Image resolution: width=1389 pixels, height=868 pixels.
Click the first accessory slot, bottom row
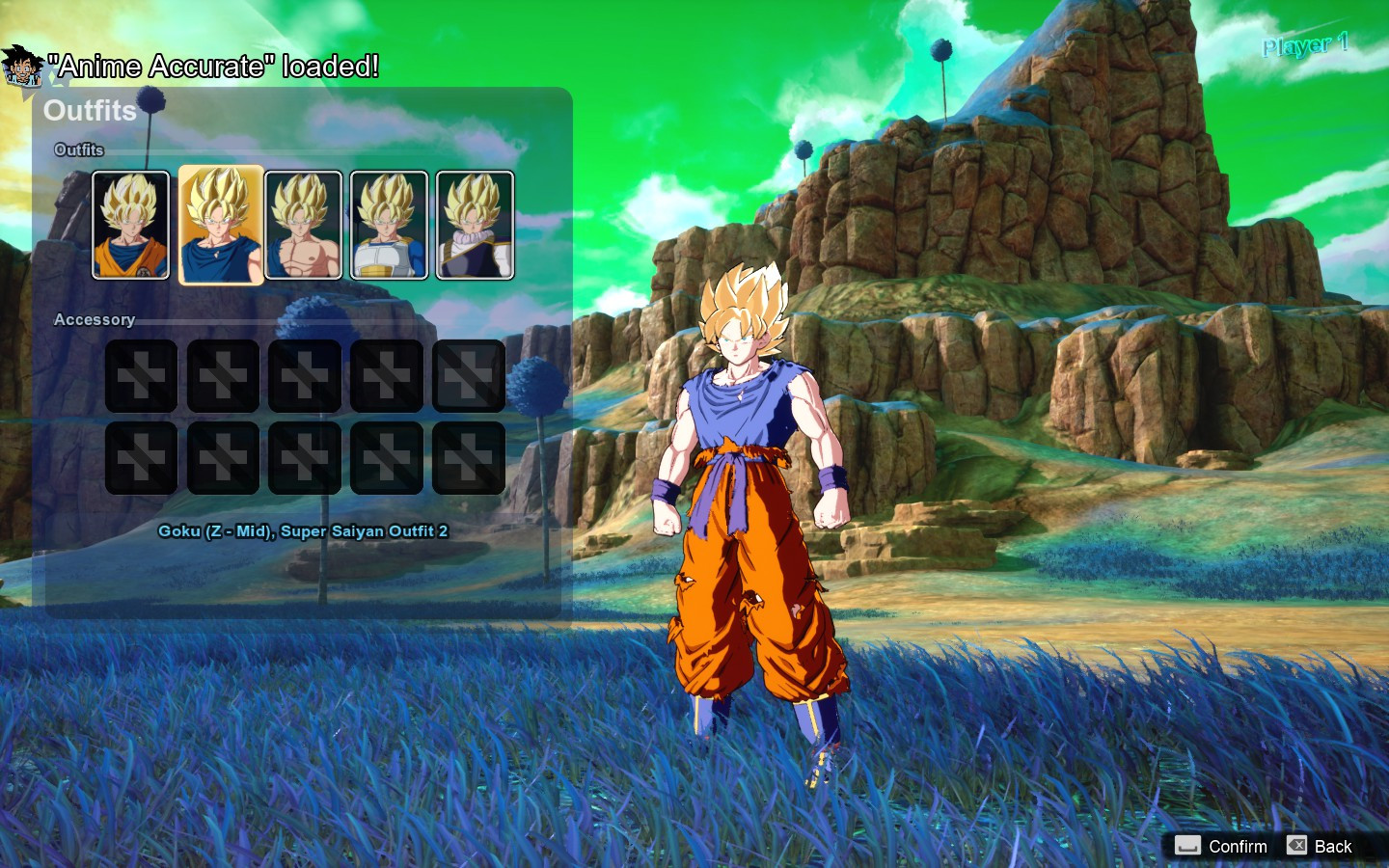pos(141,457)
